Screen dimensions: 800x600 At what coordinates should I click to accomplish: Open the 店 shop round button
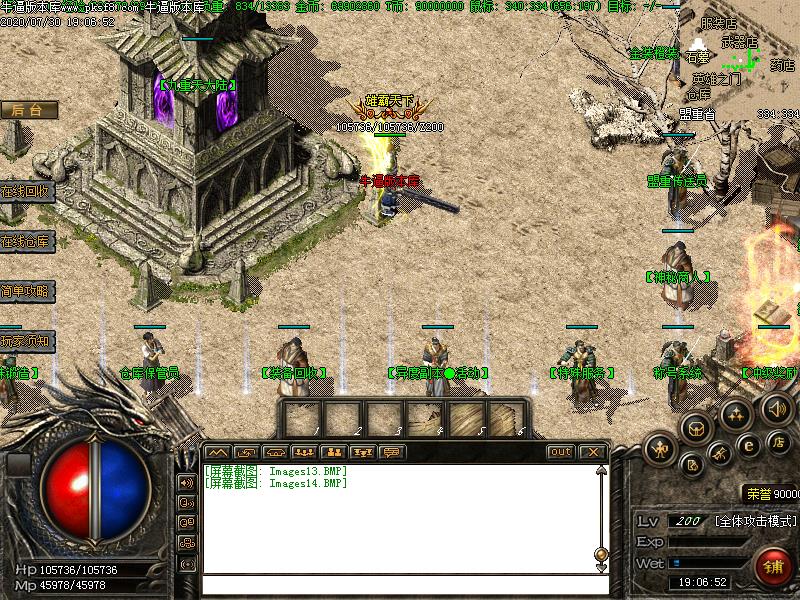(779, 442)
